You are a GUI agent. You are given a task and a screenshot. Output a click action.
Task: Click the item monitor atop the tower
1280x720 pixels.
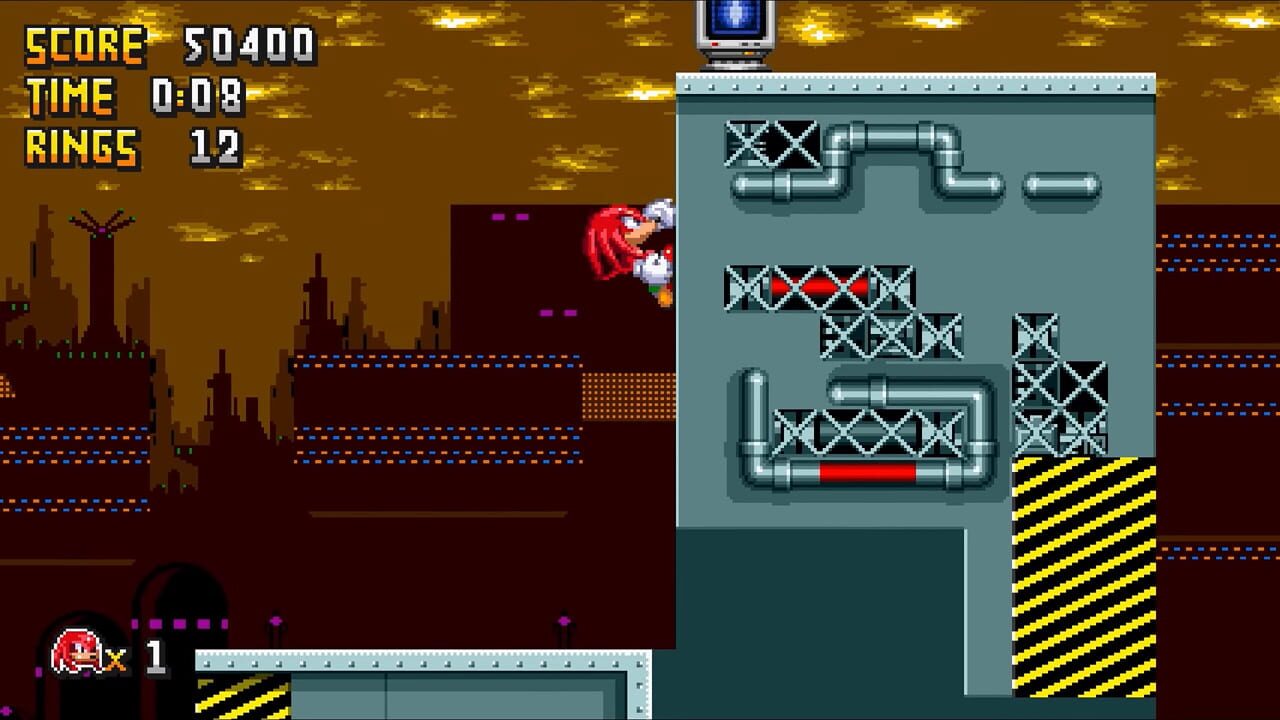pyautogui.click(x=735, y=30)
